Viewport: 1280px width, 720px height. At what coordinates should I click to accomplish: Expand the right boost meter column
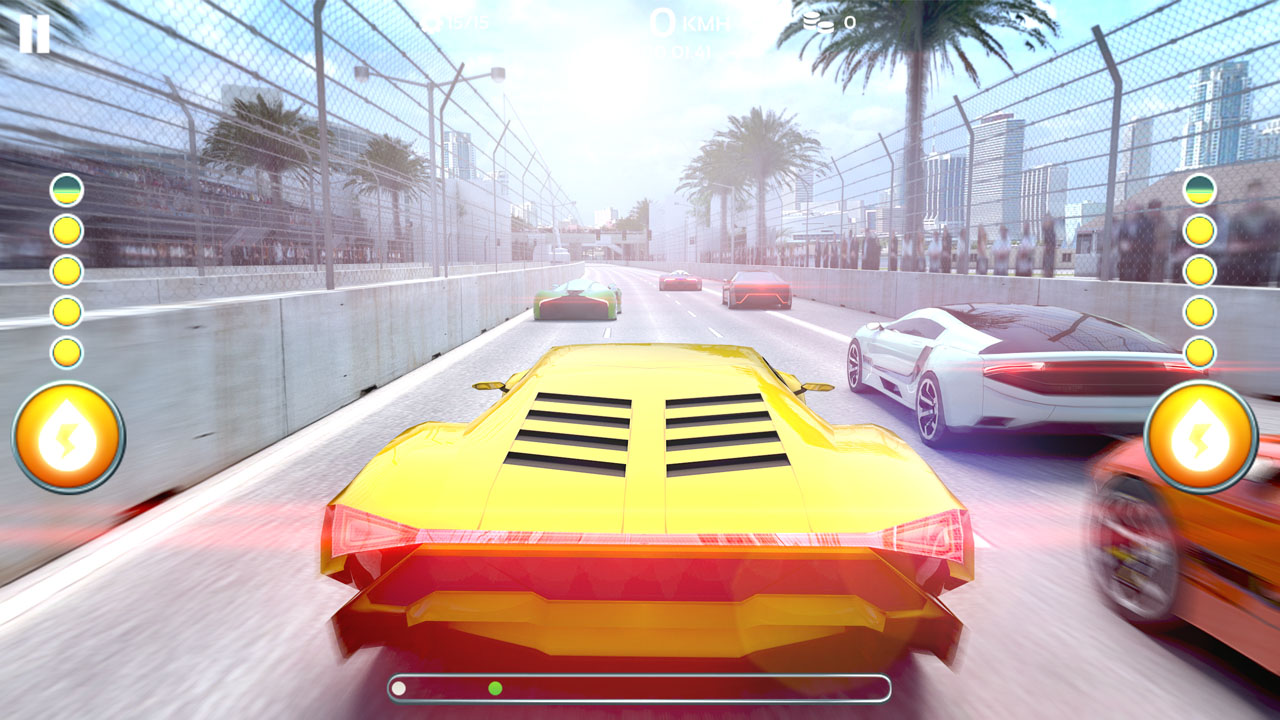pos(1198,270)
